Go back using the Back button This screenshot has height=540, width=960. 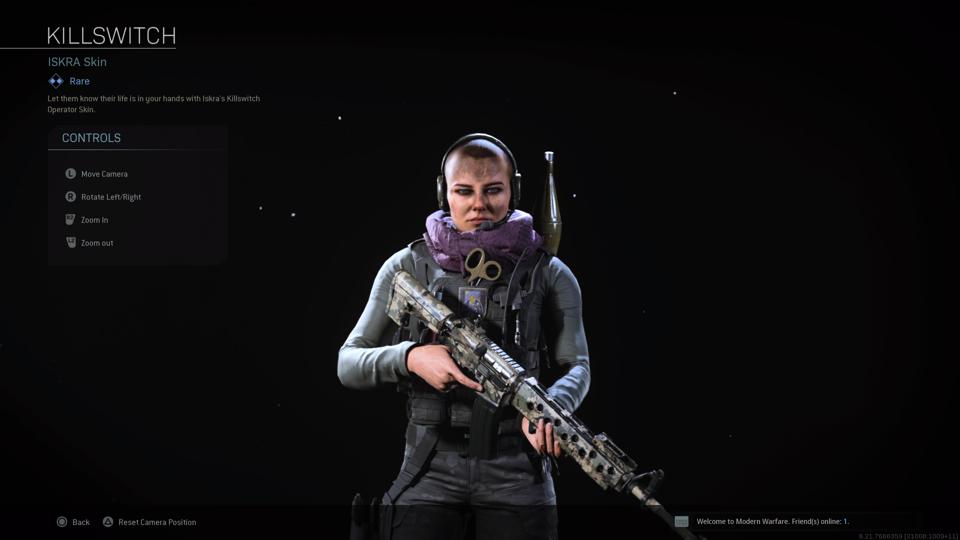click(73, 522)
